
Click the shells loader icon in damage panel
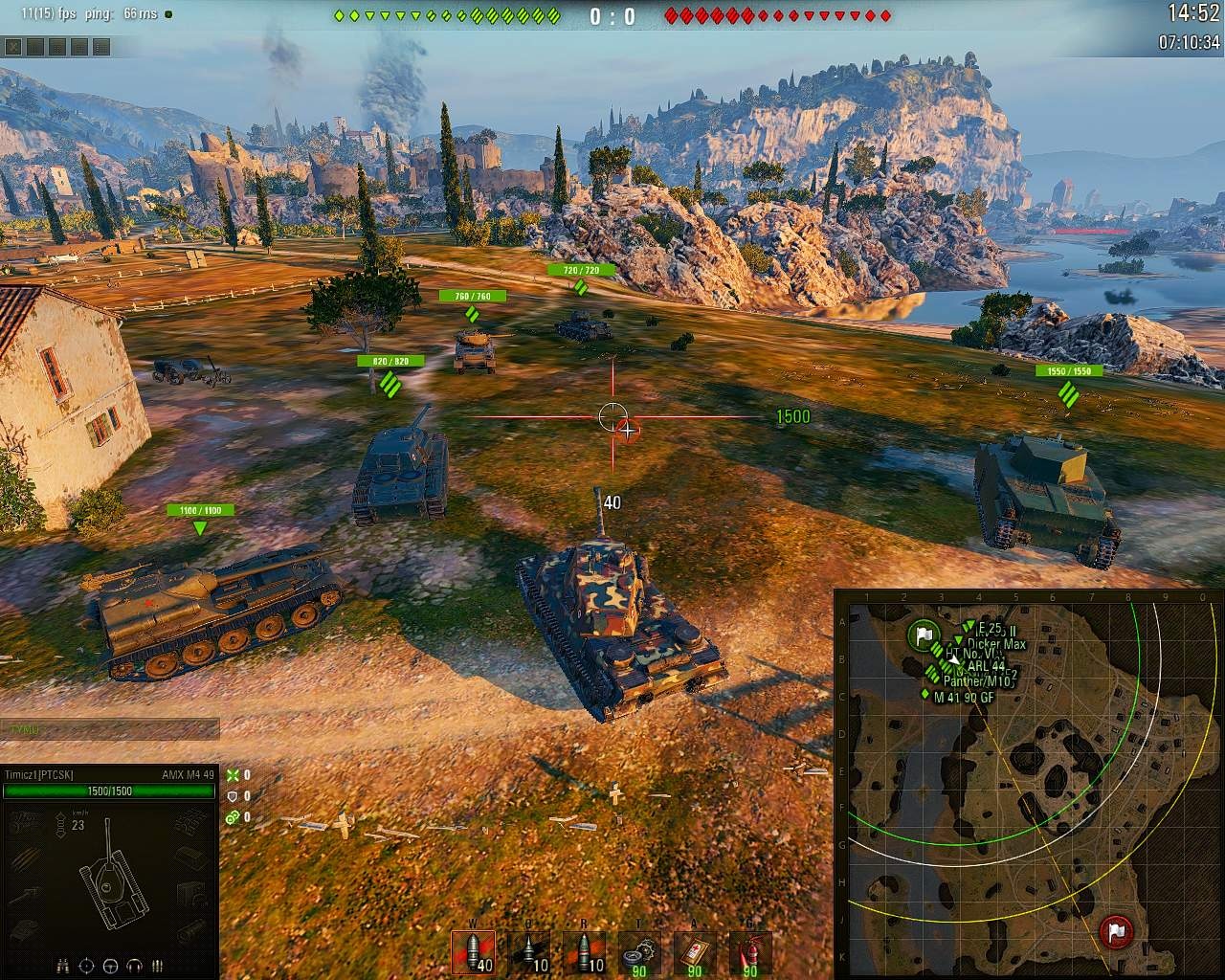point(157,965)
